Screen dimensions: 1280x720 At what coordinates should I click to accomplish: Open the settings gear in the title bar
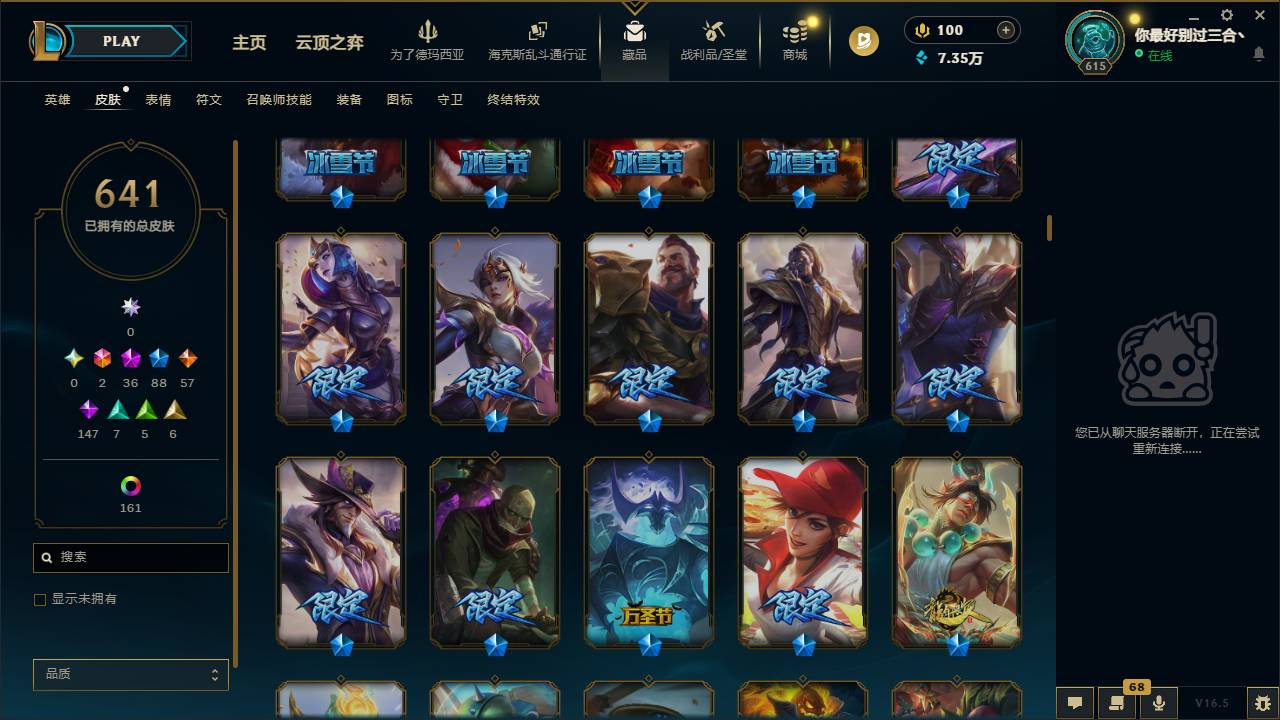pyautogui.click(x=1225, y=15)
